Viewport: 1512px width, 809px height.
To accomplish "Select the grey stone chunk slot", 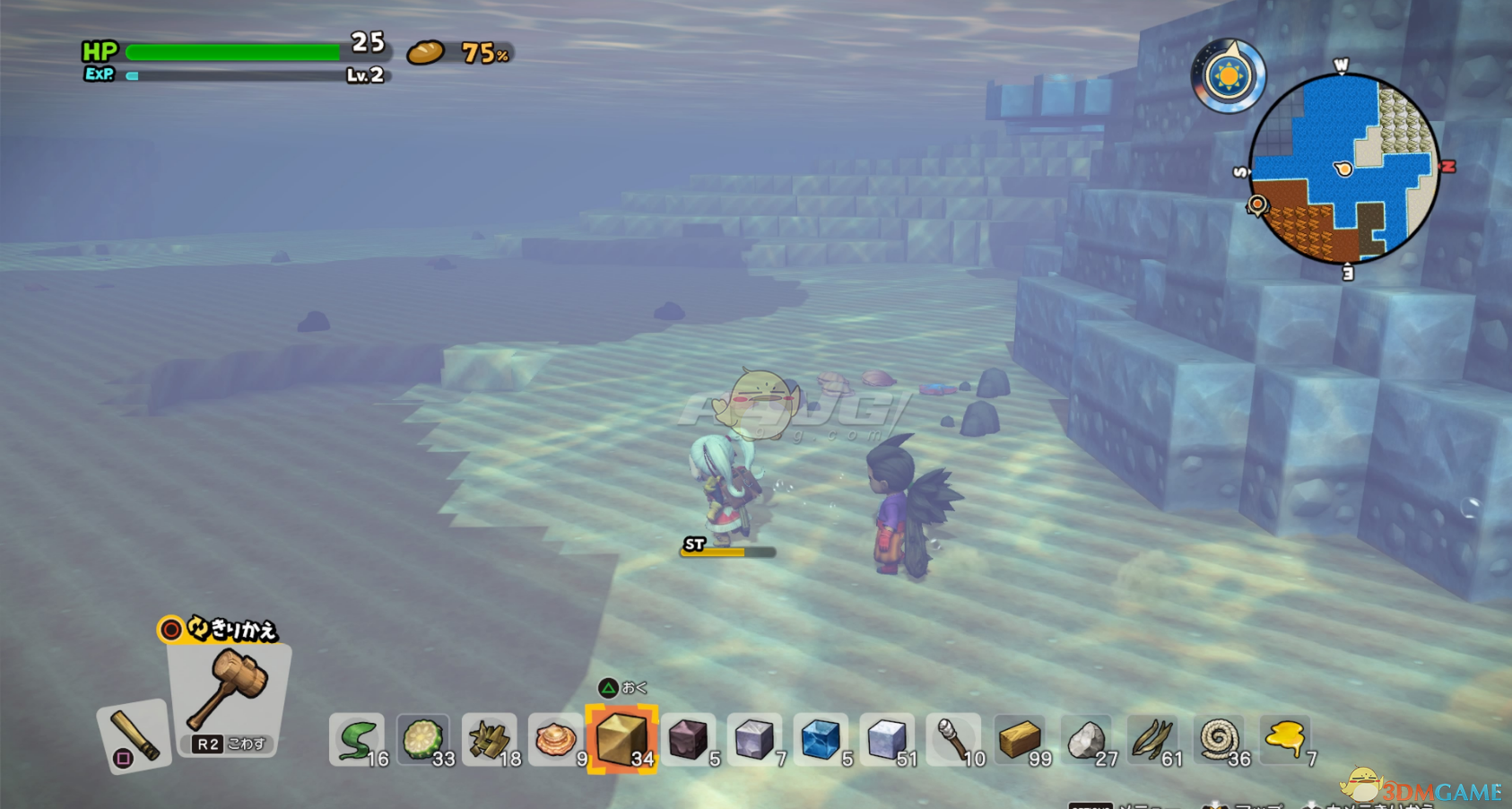I will click(x=1086, y=740).
